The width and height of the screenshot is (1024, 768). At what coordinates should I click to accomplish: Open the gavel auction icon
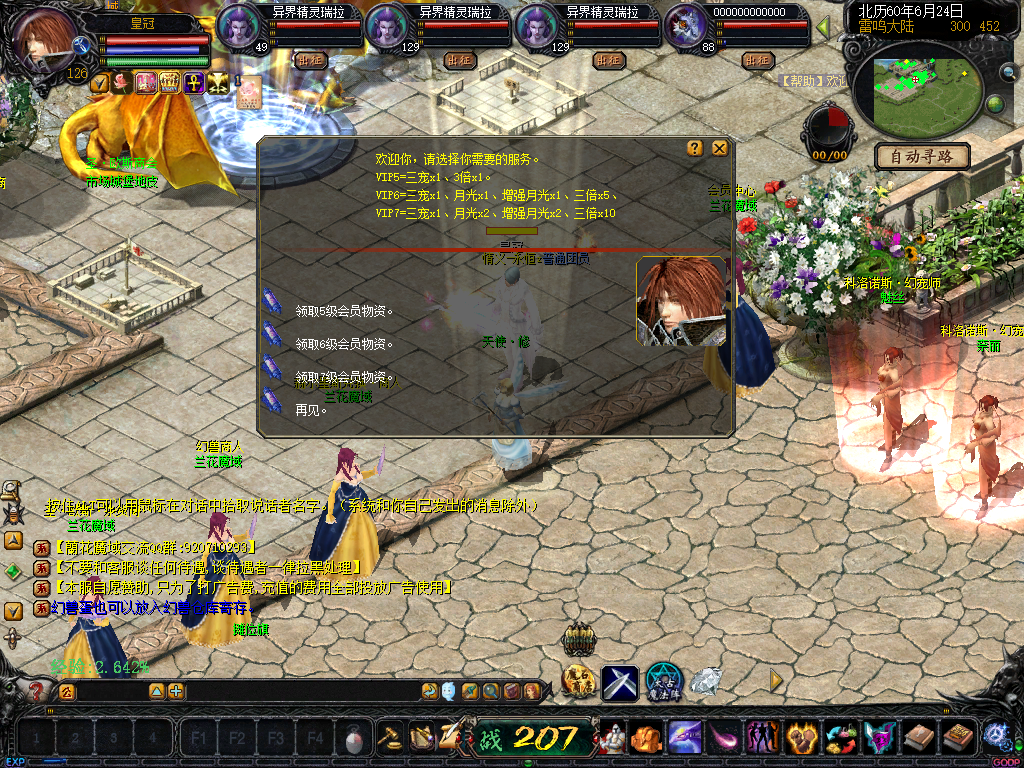pyautogui.click(x=390, y=737)
